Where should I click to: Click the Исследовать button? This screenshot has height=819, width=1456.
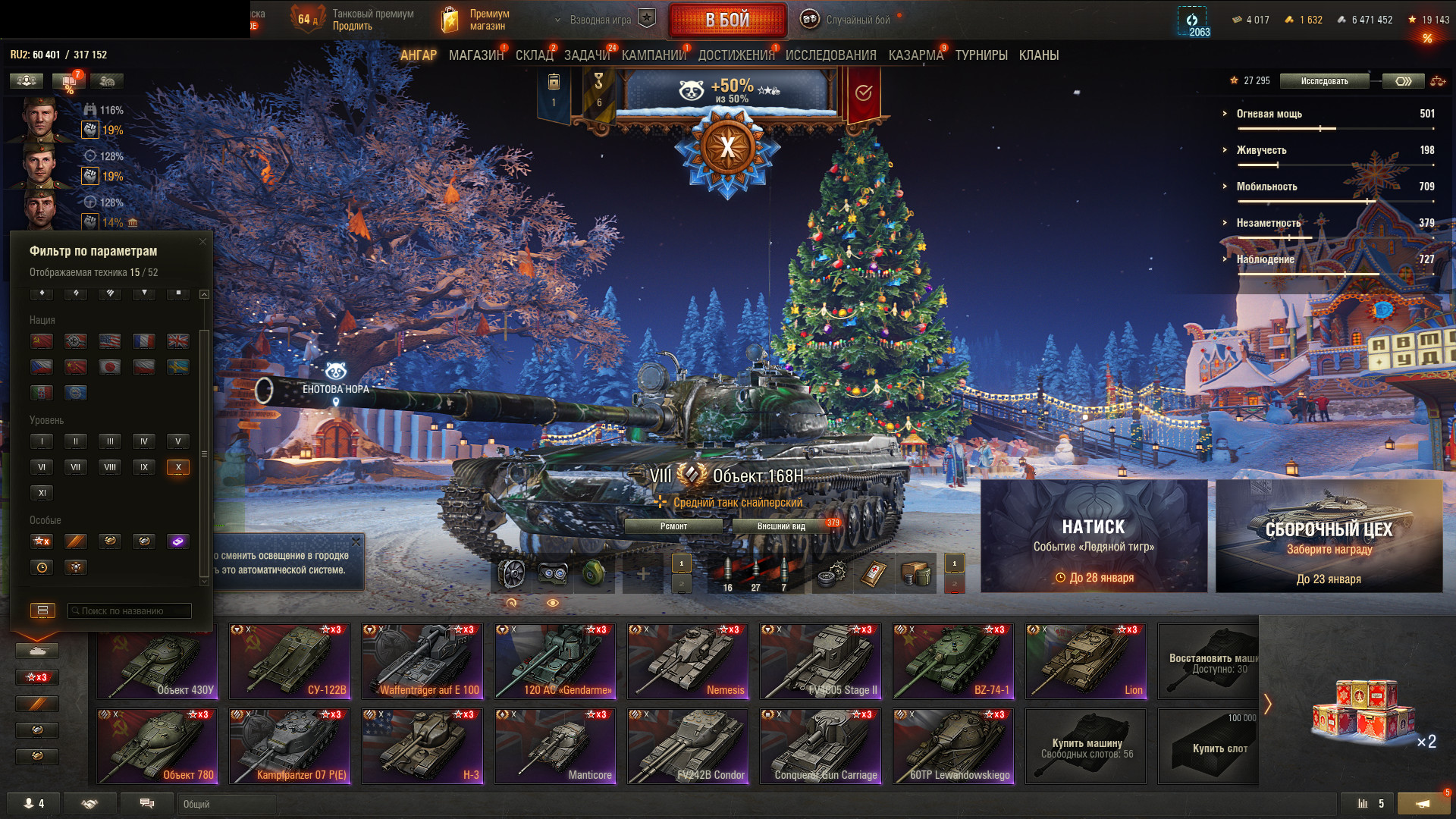(1324, 81)
